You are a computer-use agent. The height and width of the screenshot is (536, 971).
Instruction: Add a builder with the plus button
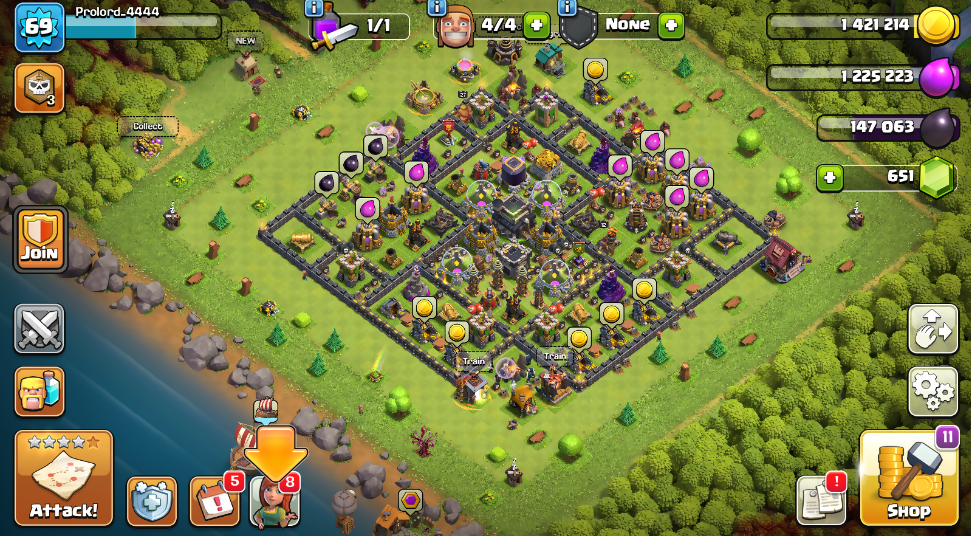click(536, 26)
